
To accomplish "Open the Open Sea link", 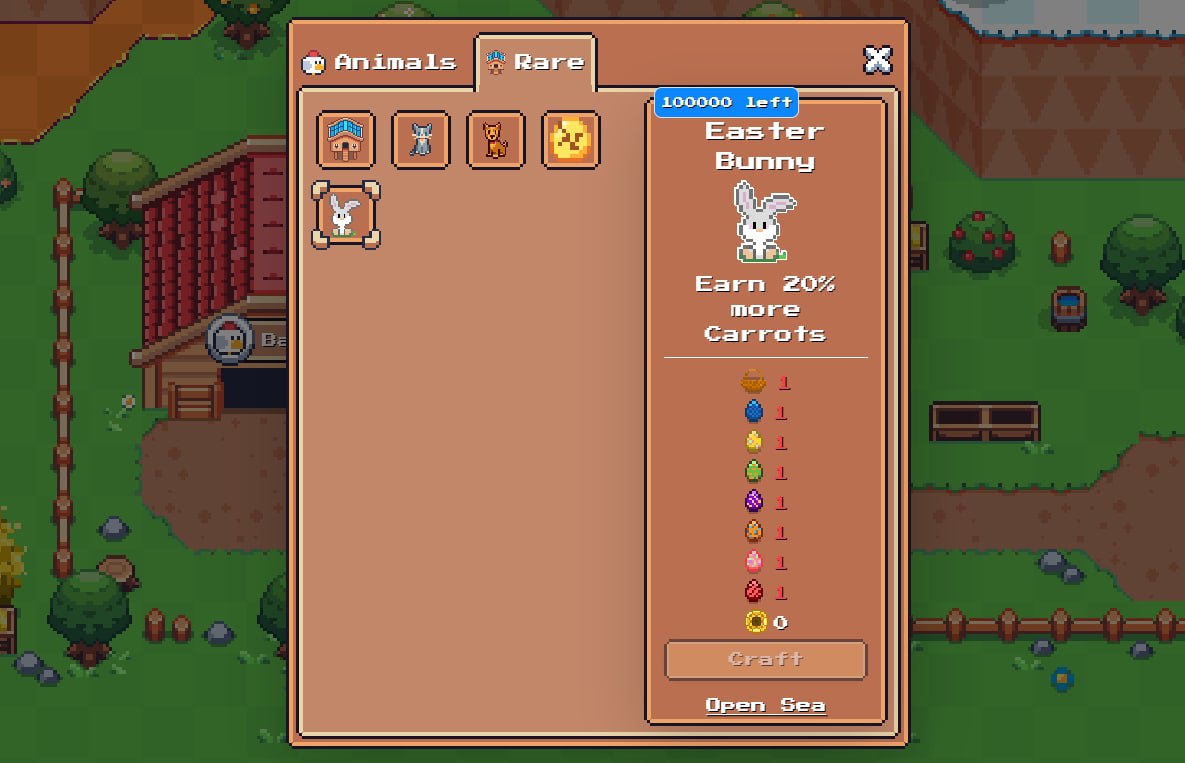I will point(765,706).
